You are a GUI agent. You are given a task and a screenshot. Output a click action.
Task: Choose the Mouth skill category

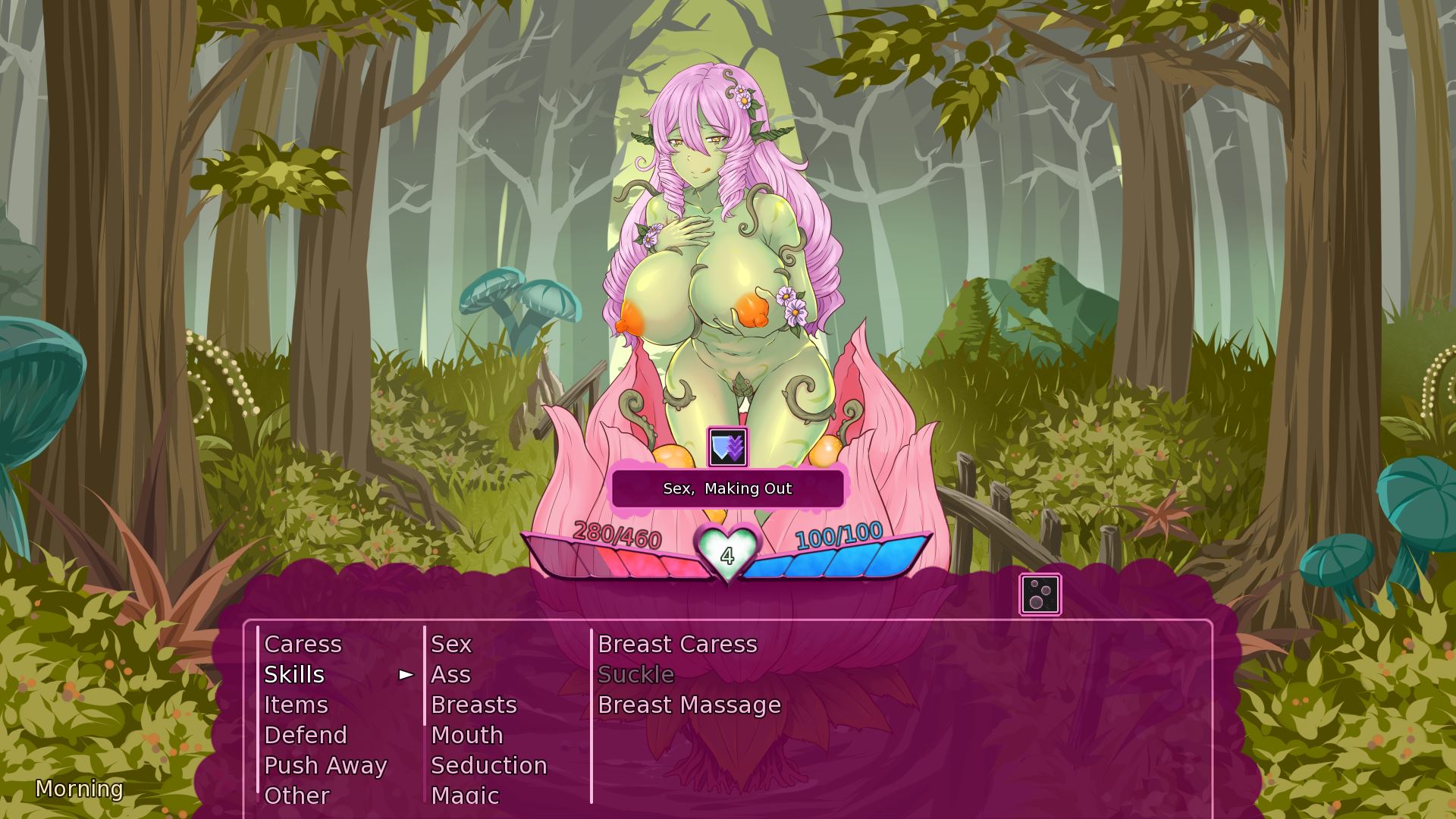click(466, 735)
